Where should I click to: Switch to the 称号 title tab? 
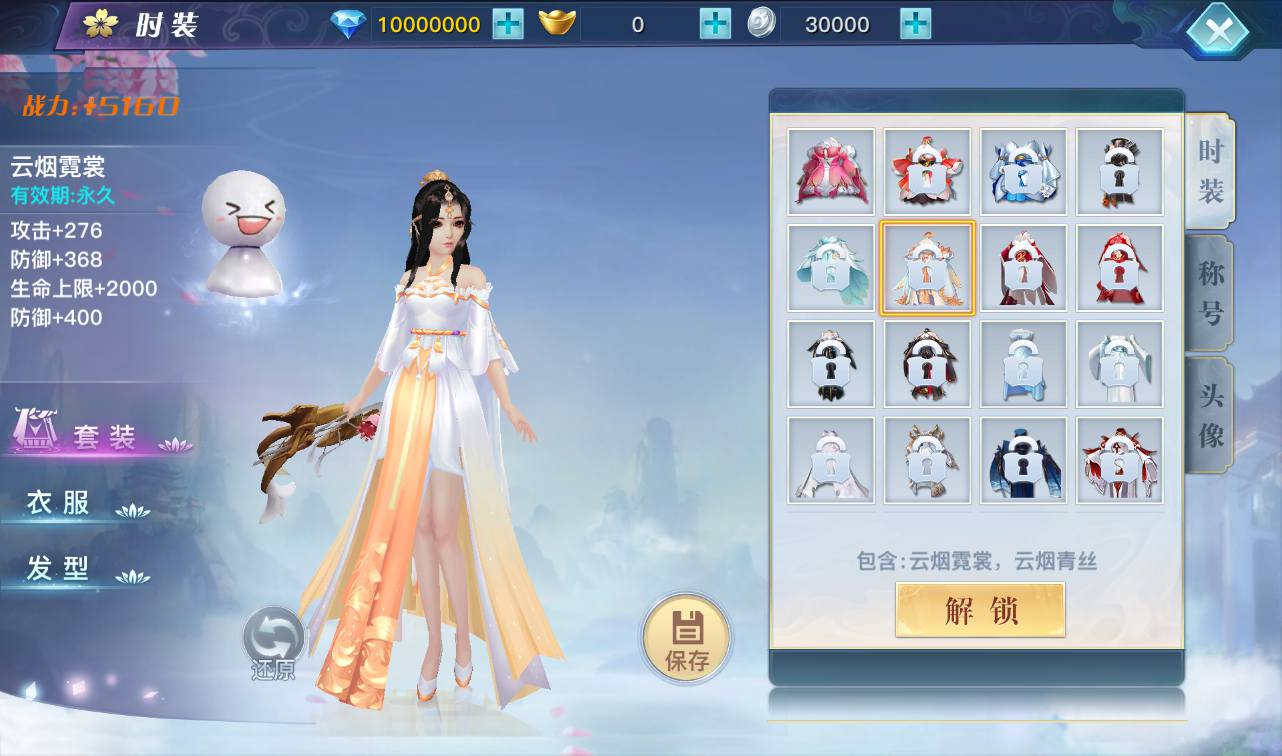point(1211,293)
